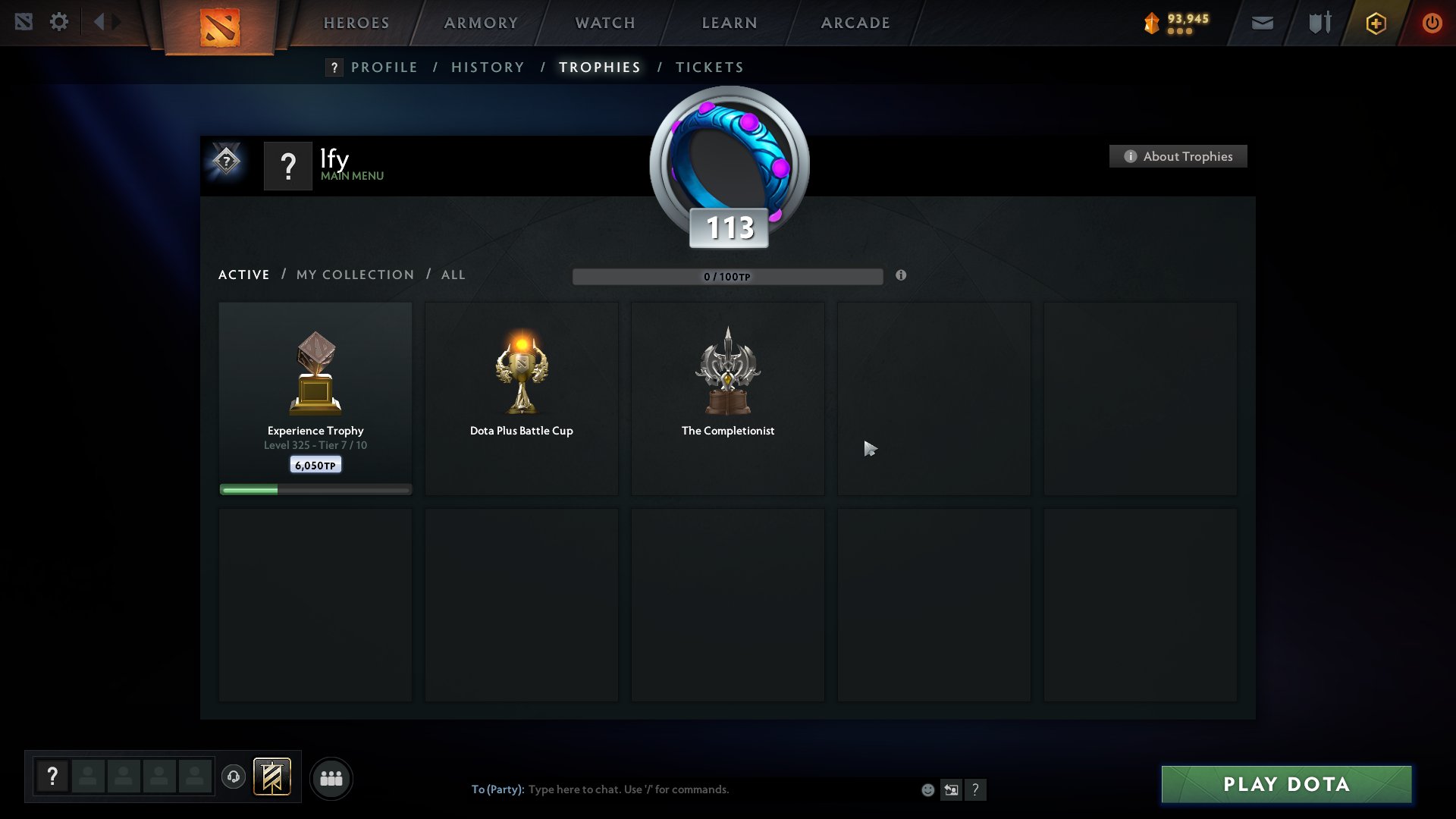Click the chat options question mark icon

[x=976, y=789]
